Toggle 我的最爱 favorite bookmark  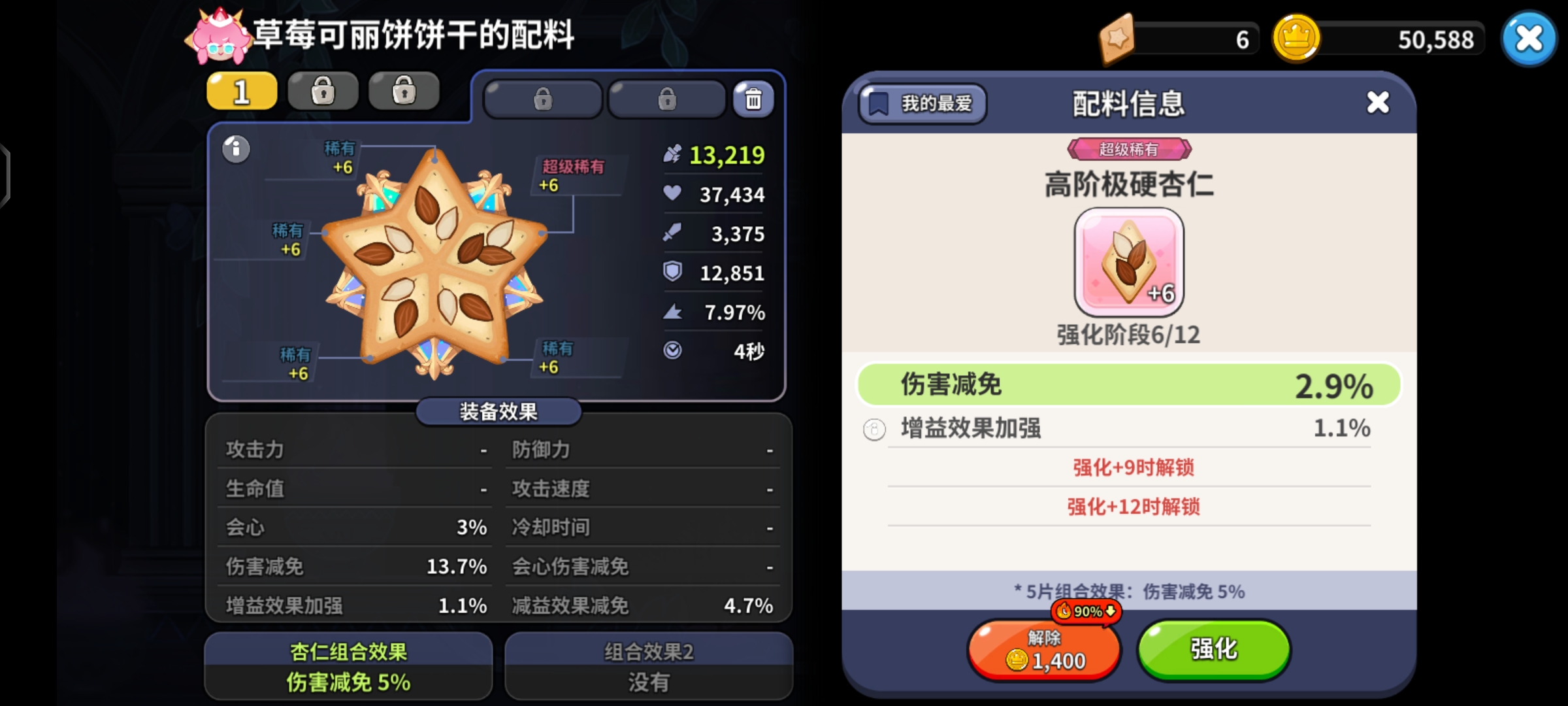pyautogui.click(x=921, y=103)
